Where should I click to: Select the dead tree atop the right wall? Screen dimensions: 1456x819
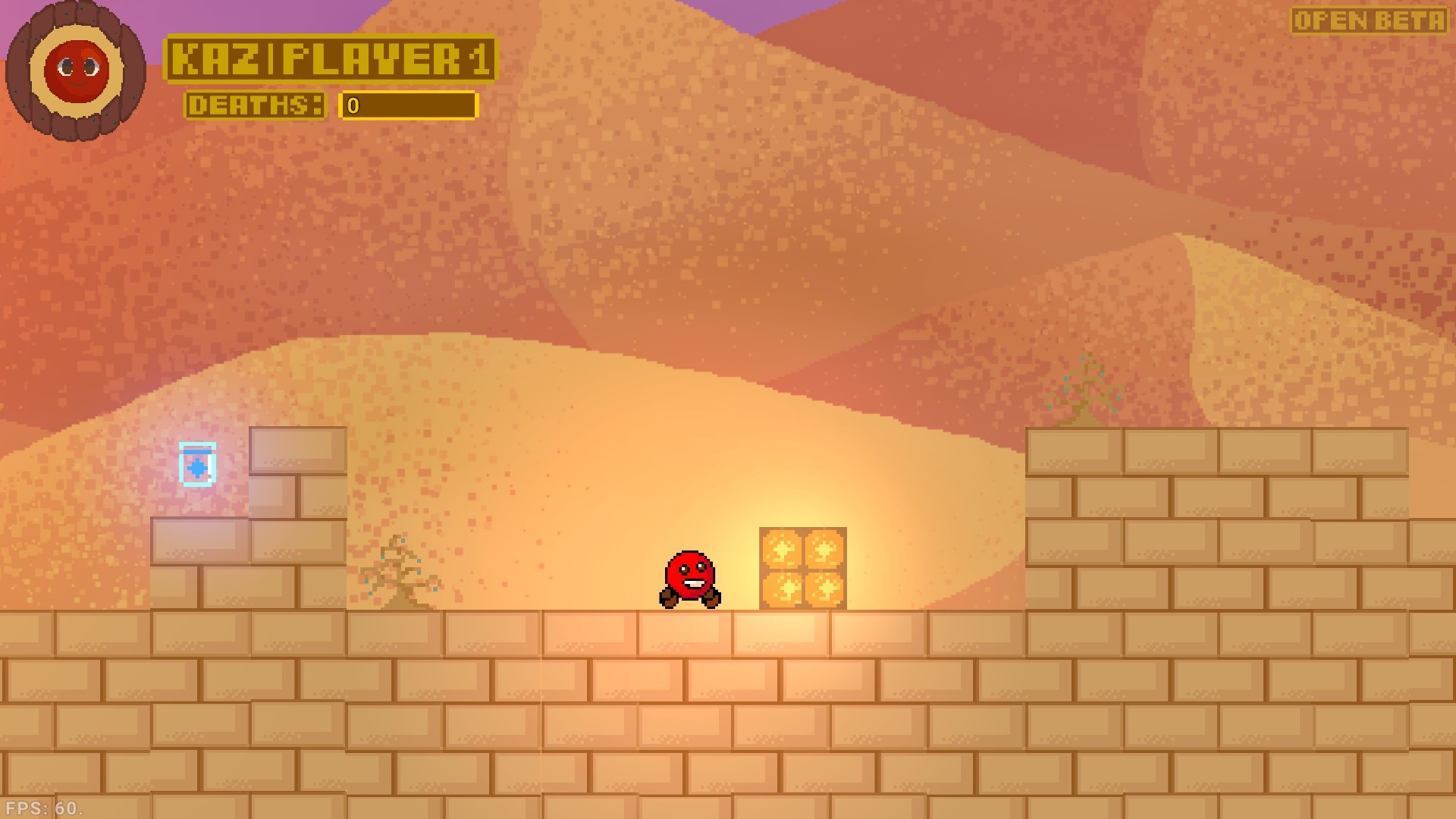point(1084,391)
